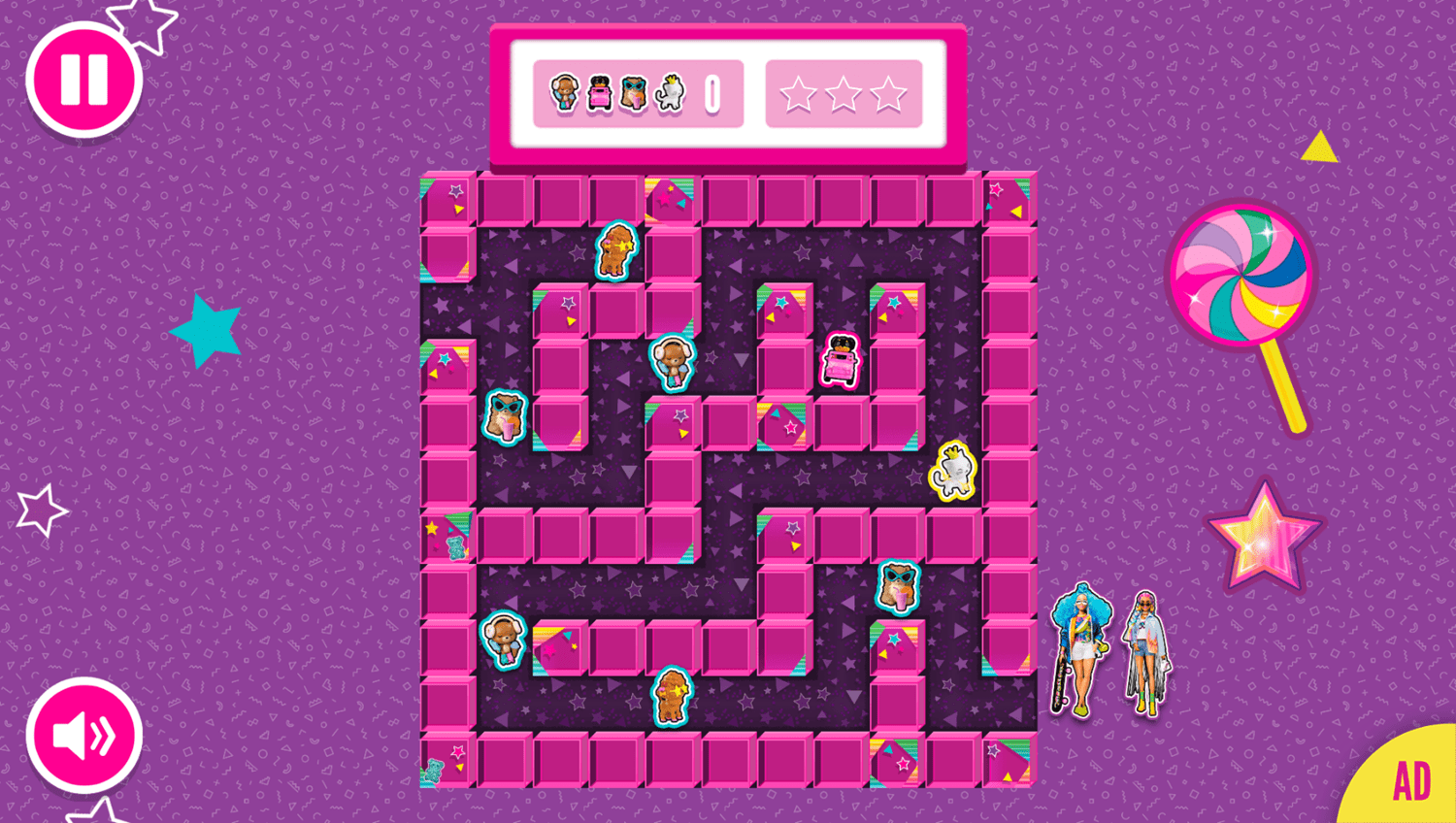1456x823 pixels.
Task: Pause the game
Action: tap(83, 78)
